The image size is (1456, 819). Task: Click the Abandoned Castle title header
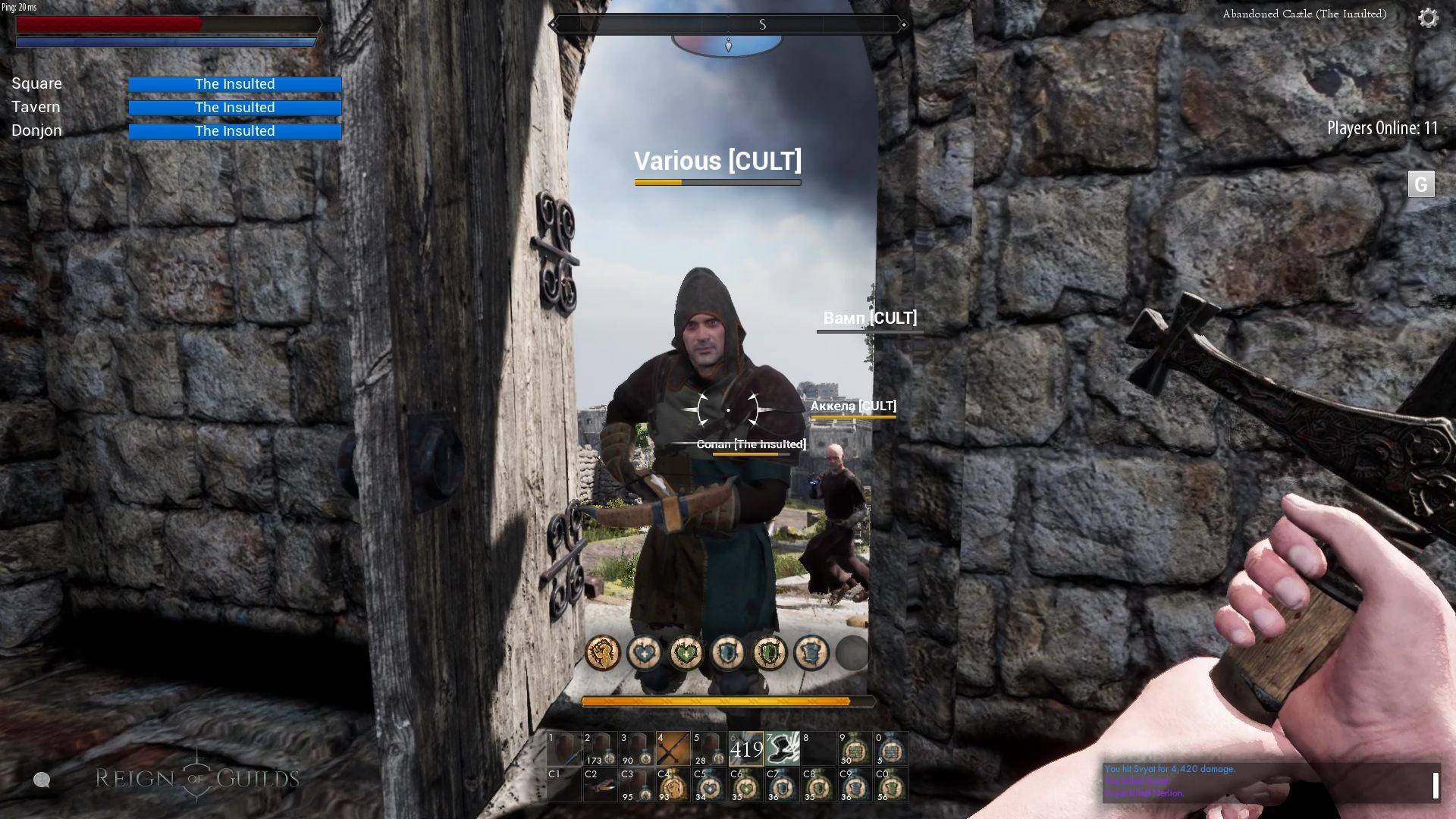click(x=1303, y=14)
